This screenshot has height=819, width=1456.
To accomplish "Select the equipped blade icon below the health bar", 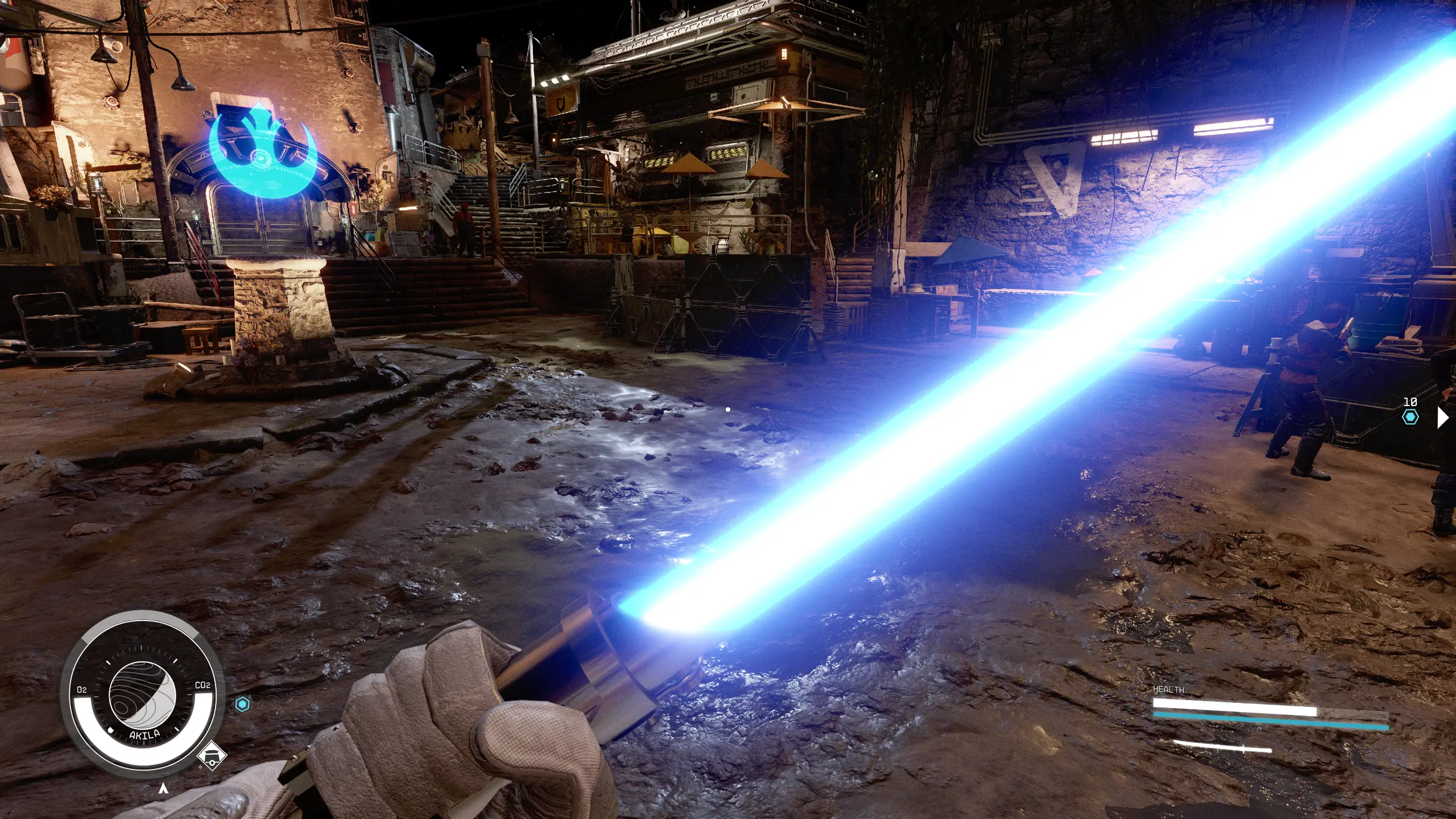I will pyautogui.click(x=1222, y=747).
